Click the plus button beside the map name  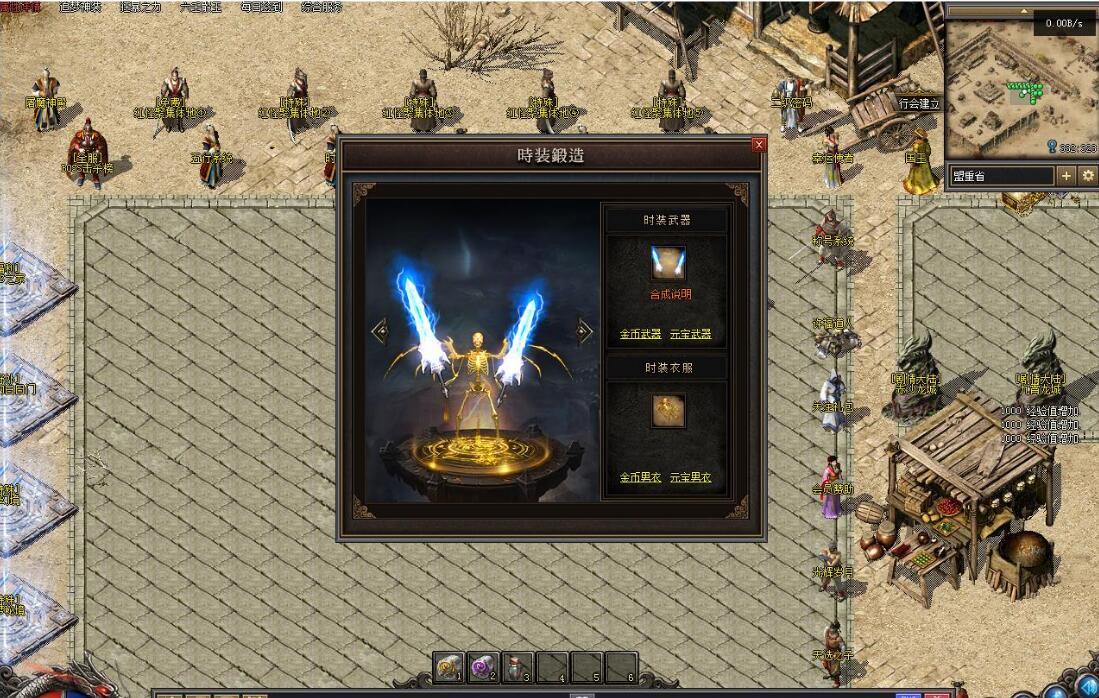[x=1066, y=176]
